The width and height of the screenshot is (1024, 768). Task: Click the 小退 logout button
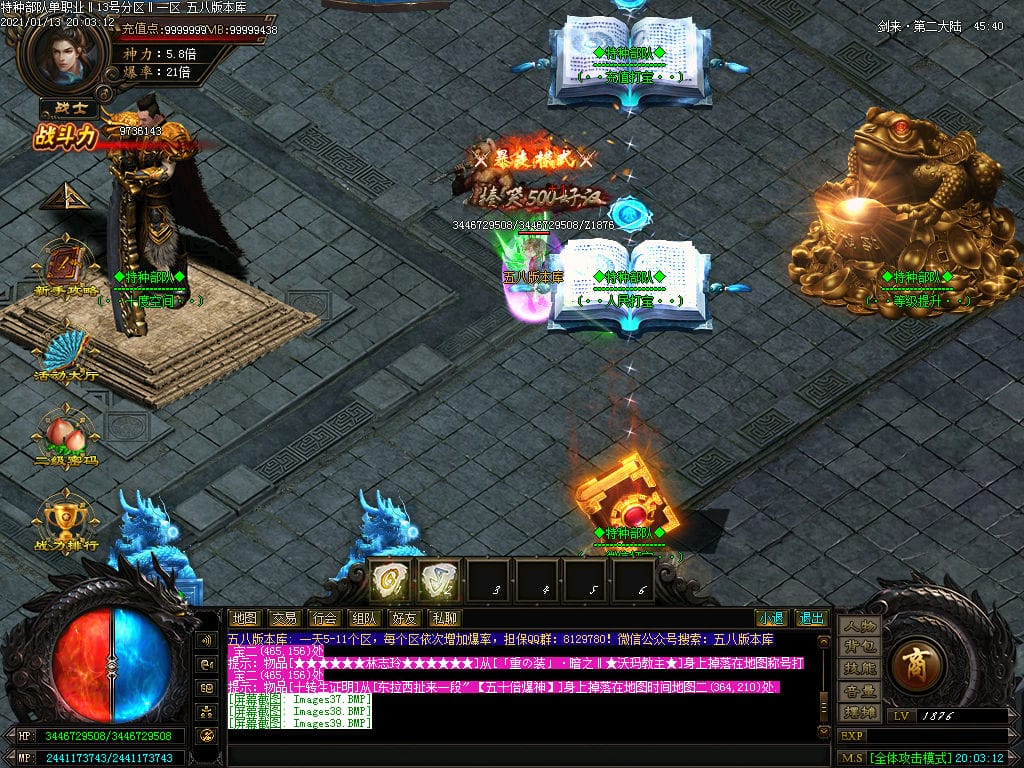770,618
